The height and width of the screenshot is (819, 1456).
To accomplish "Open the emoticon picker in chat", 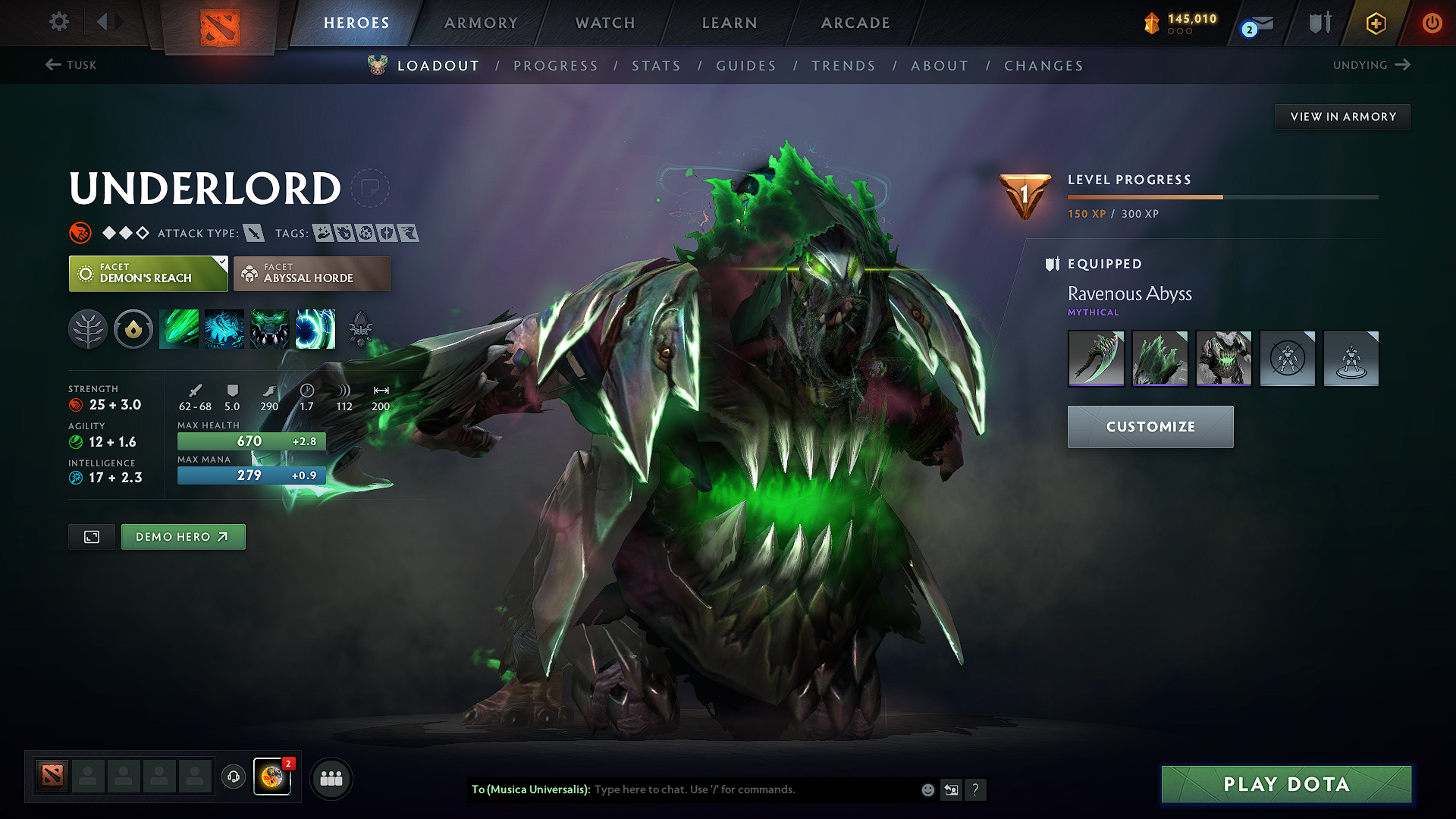I will click(927, 789).
